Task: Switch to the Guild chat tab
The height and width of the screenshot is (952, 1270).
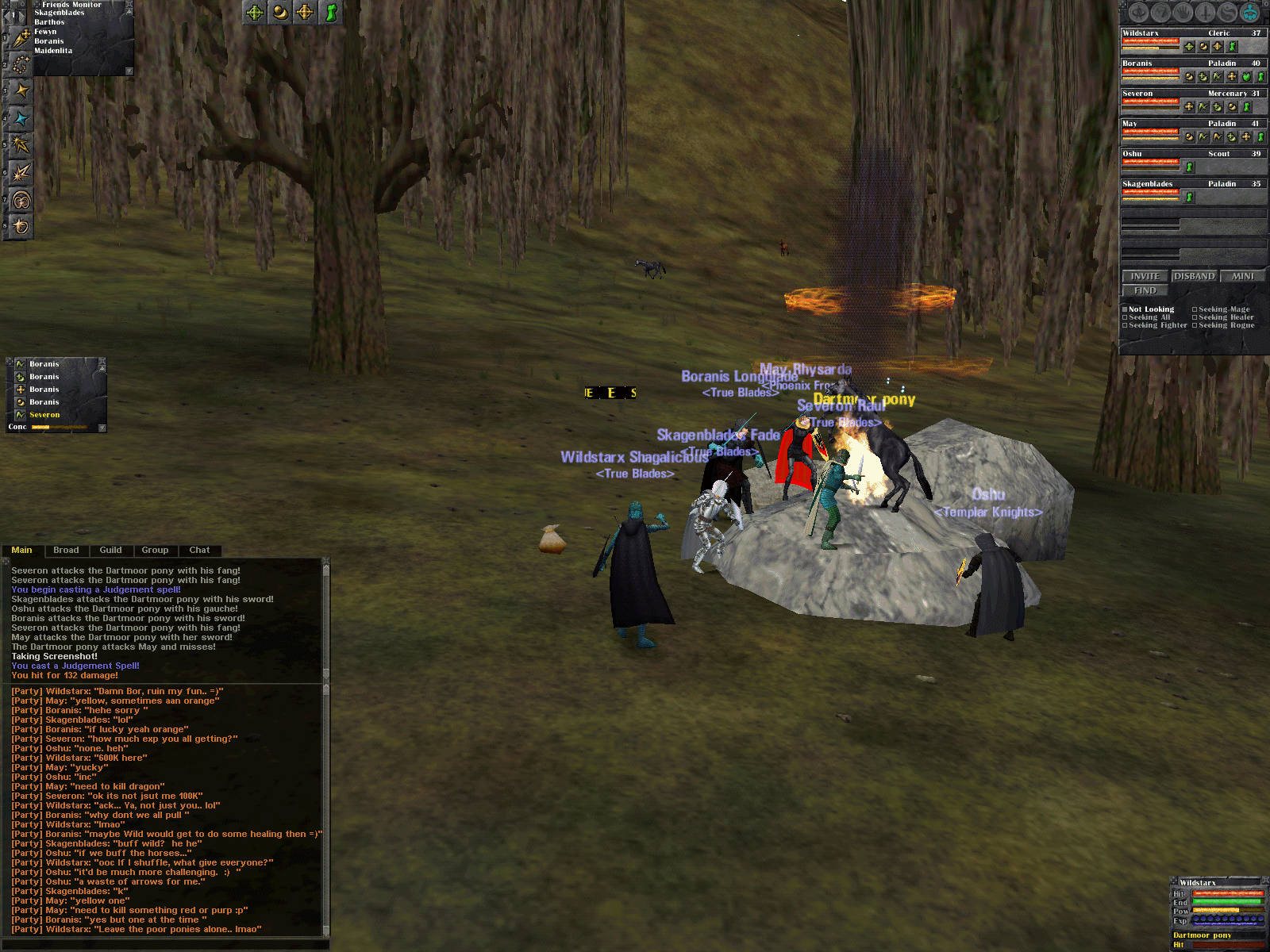Action: [110, 550]
